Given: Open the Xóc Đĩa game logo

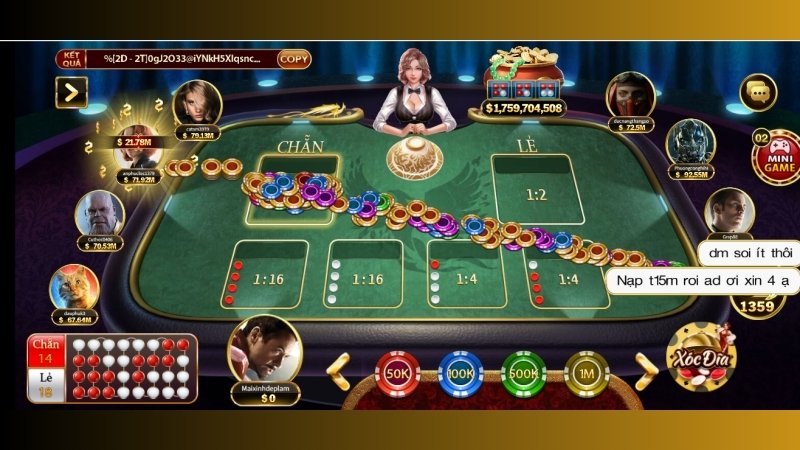Looking at the screenshot, I should 702,357.
